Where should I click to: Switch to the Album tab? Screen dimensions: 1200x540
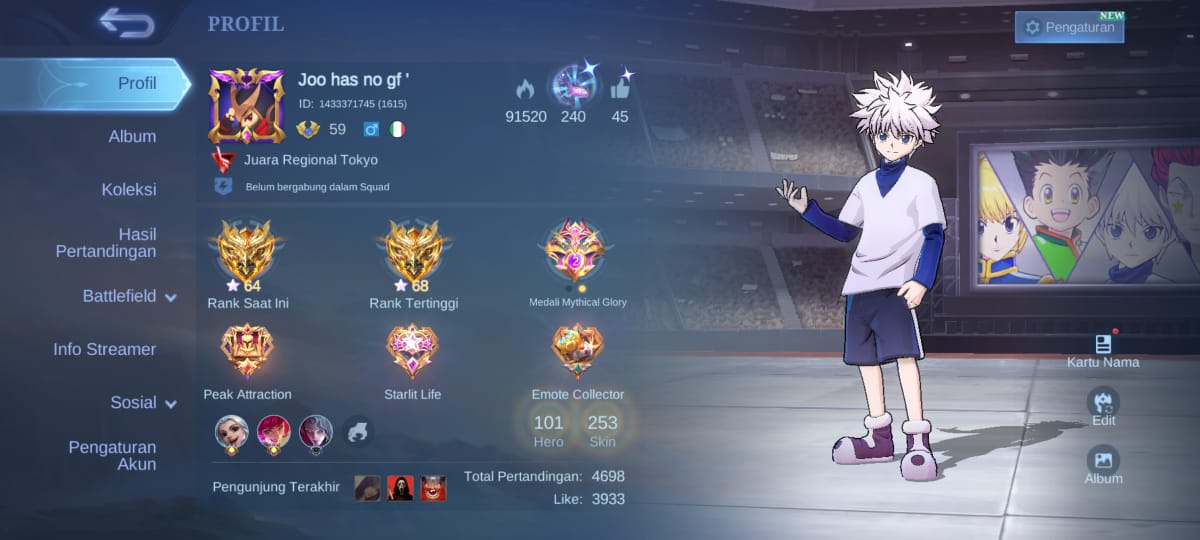132,136
